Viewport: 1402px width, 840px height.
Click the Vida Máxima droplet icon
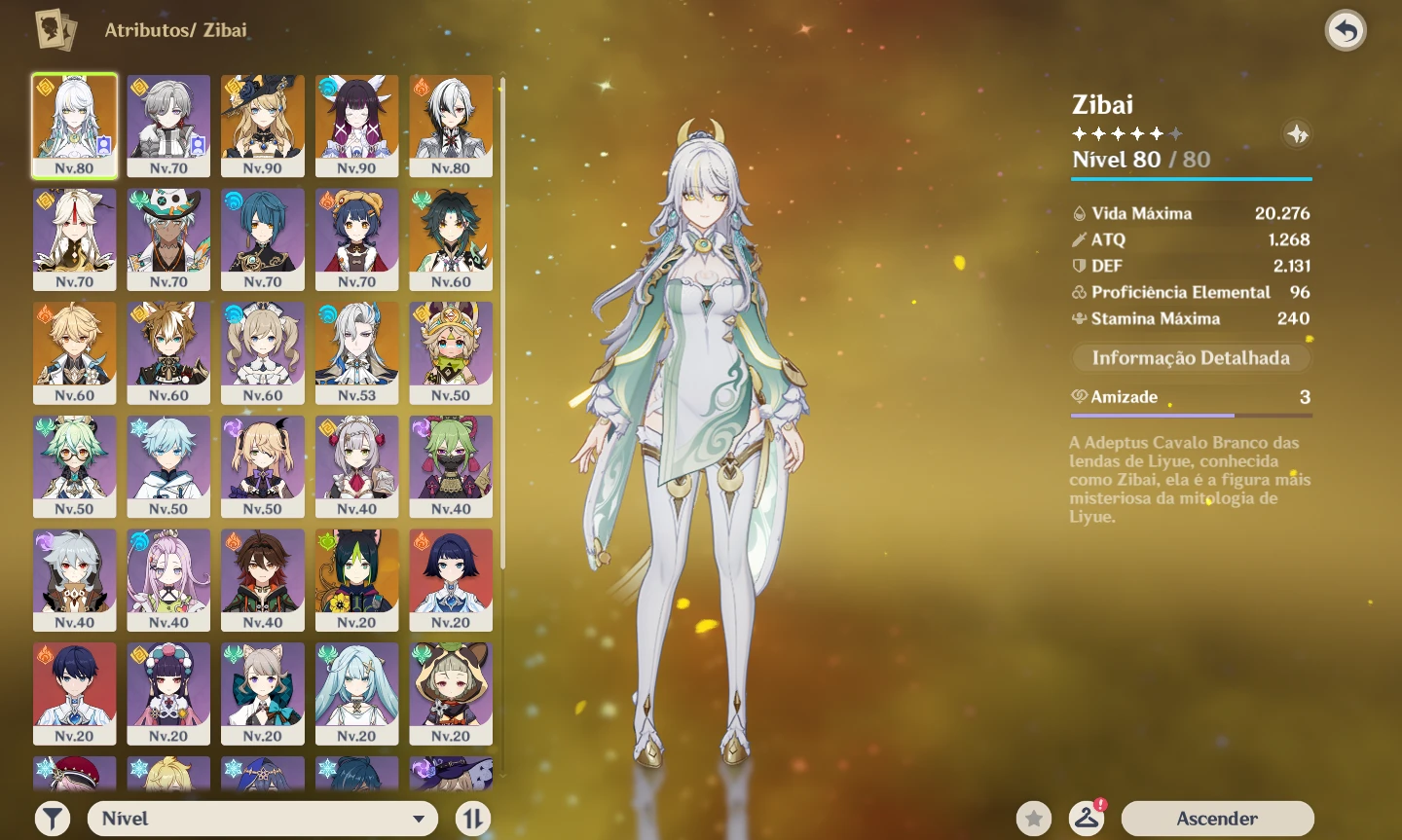point(1079,212)
